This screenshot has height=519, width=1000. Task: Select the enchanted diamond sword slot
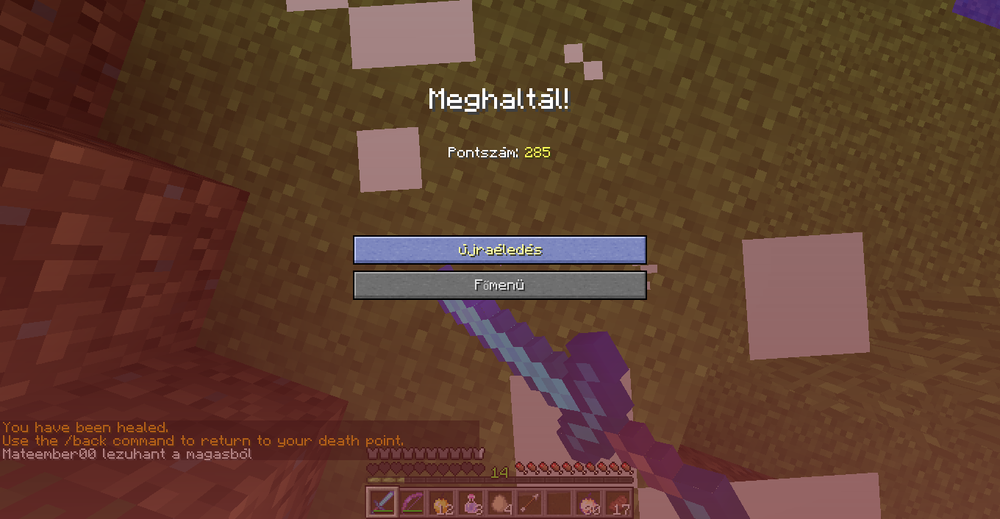point(382,502)
